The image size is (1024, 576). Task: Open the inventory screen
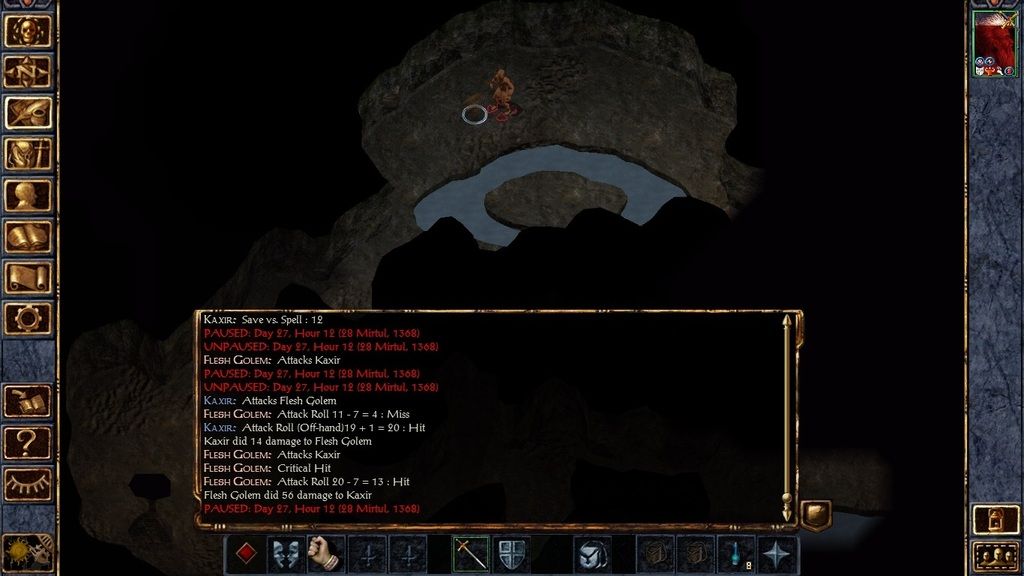point(28,153)
